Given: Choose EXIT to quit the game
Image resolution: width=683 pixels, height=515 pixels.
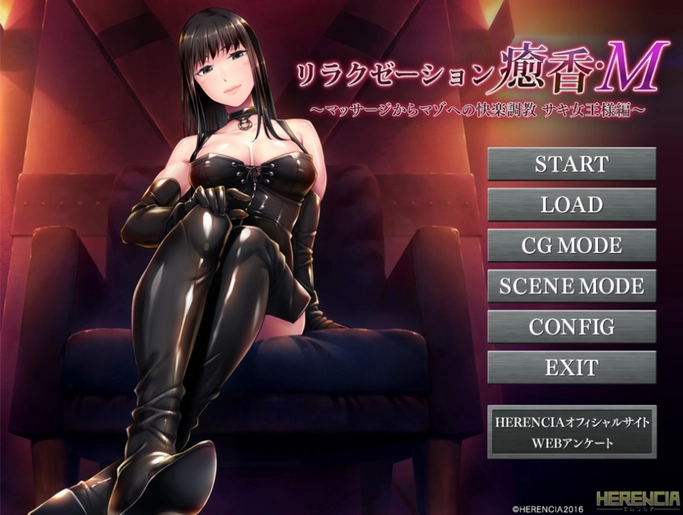Looking at the screenshot, I should (571, 367).
